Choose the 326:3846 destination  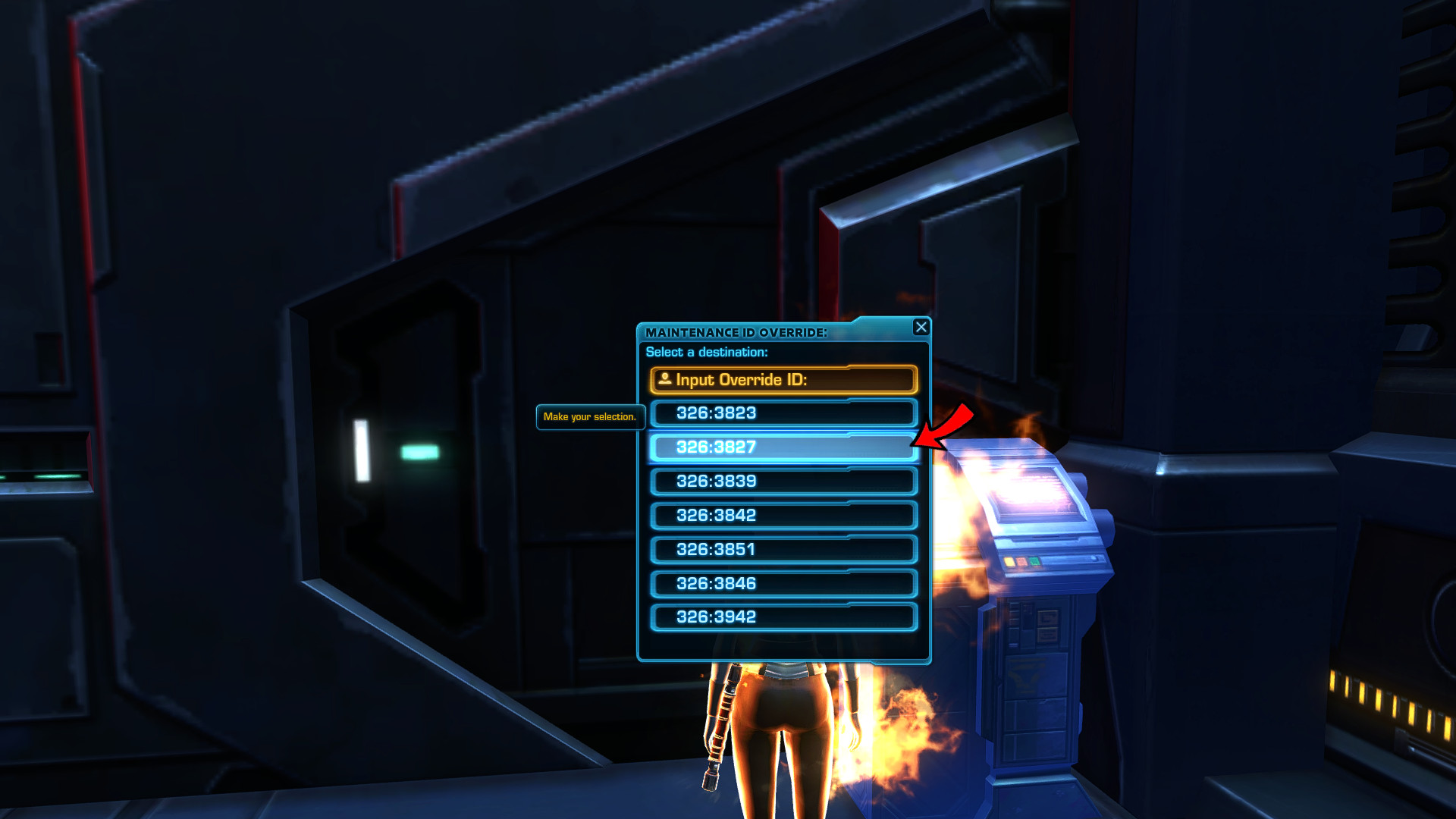pos(783,584)
